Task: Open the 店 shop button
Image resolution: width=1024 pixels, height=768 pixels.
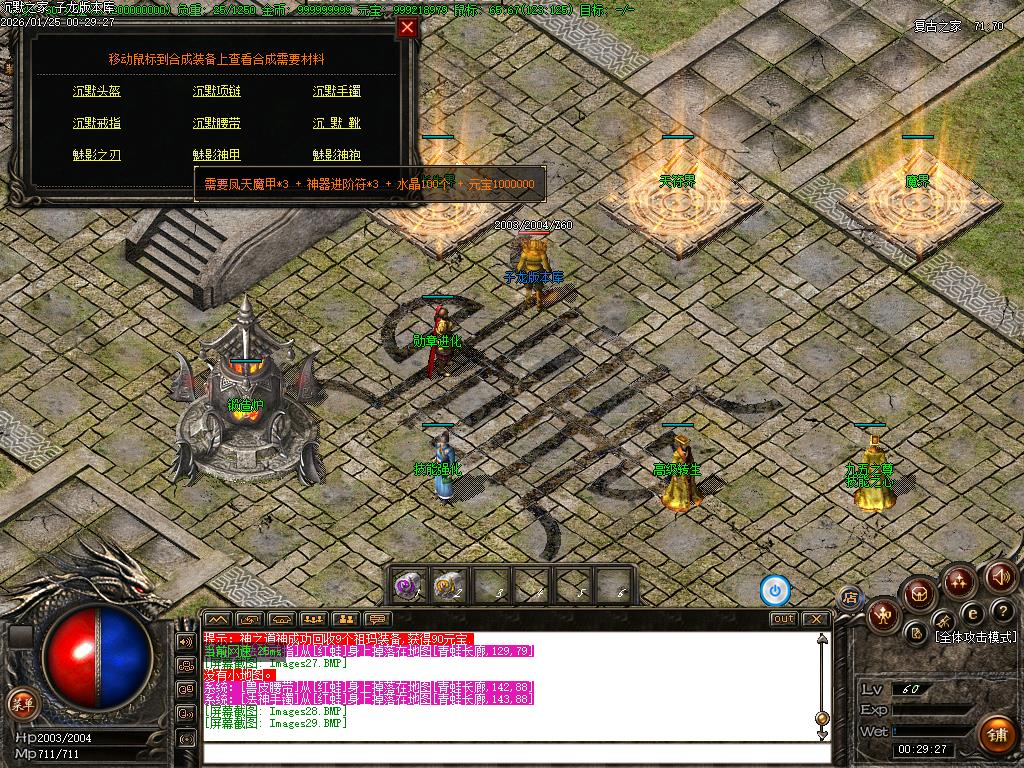Action: point(851,598)
